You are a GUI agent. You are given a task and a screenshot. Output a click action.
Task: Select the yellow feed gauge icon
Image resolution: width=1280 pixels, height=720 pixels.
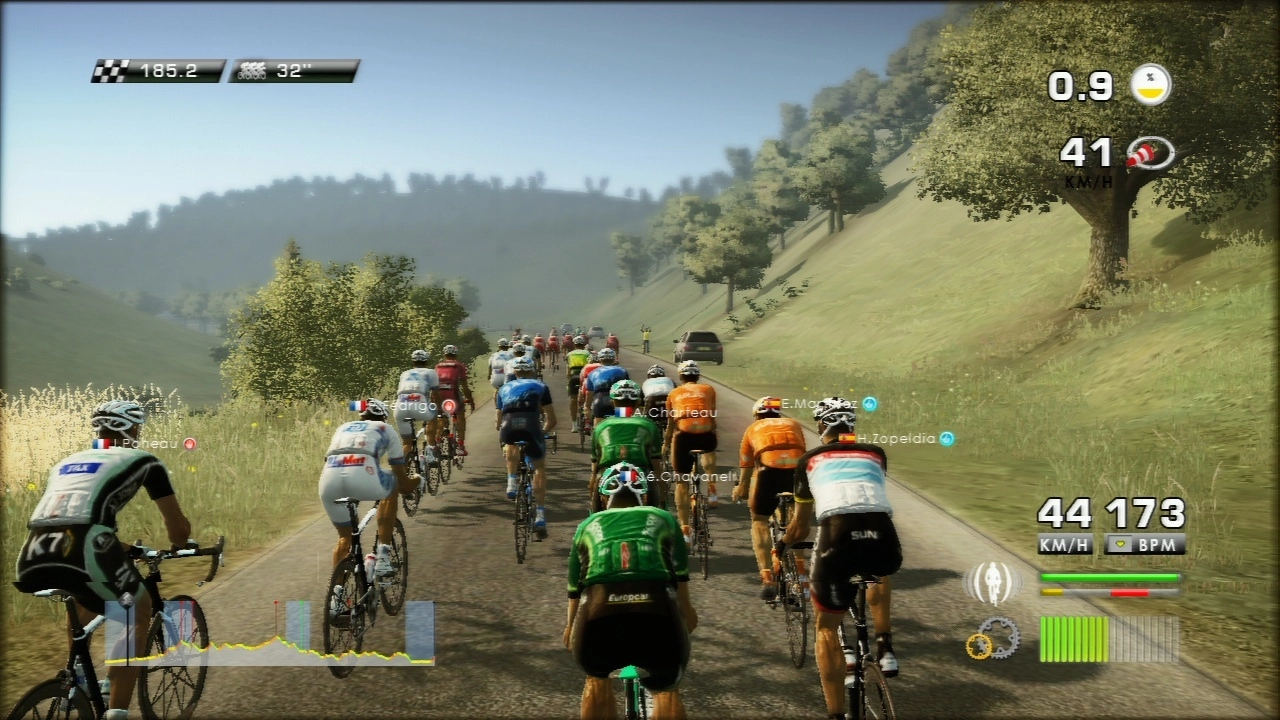(1151, 85)
